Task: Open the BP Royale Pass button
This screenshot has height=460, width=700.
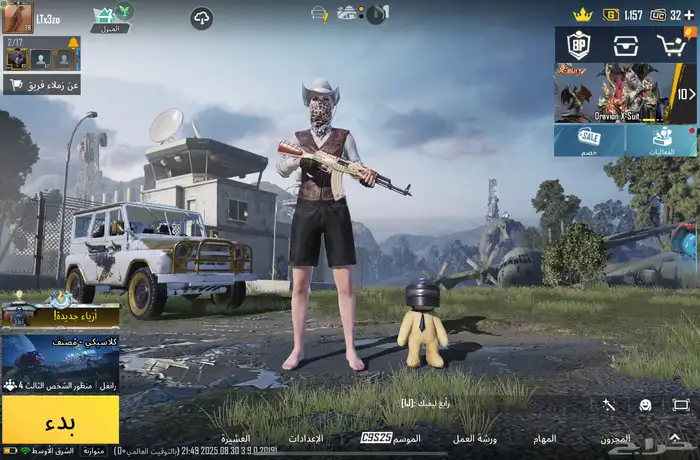Action: (x=578, y=44)
